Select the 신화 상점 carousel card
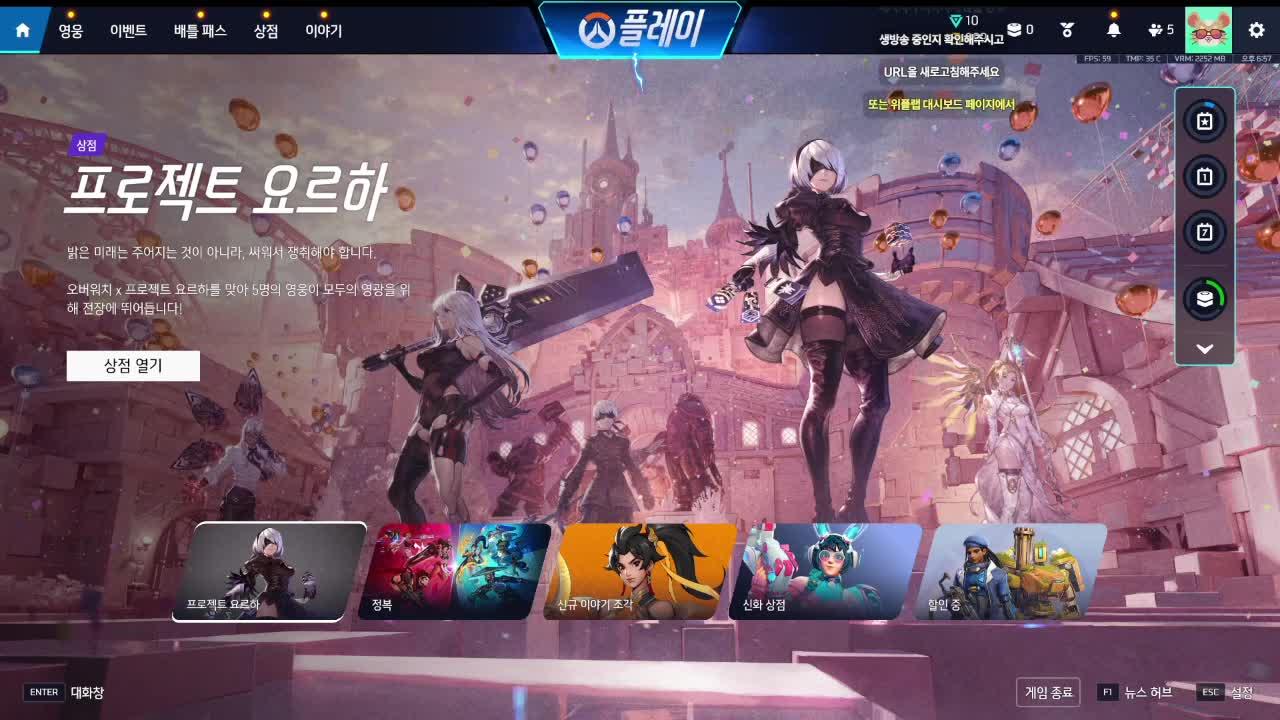 [828, 572]
